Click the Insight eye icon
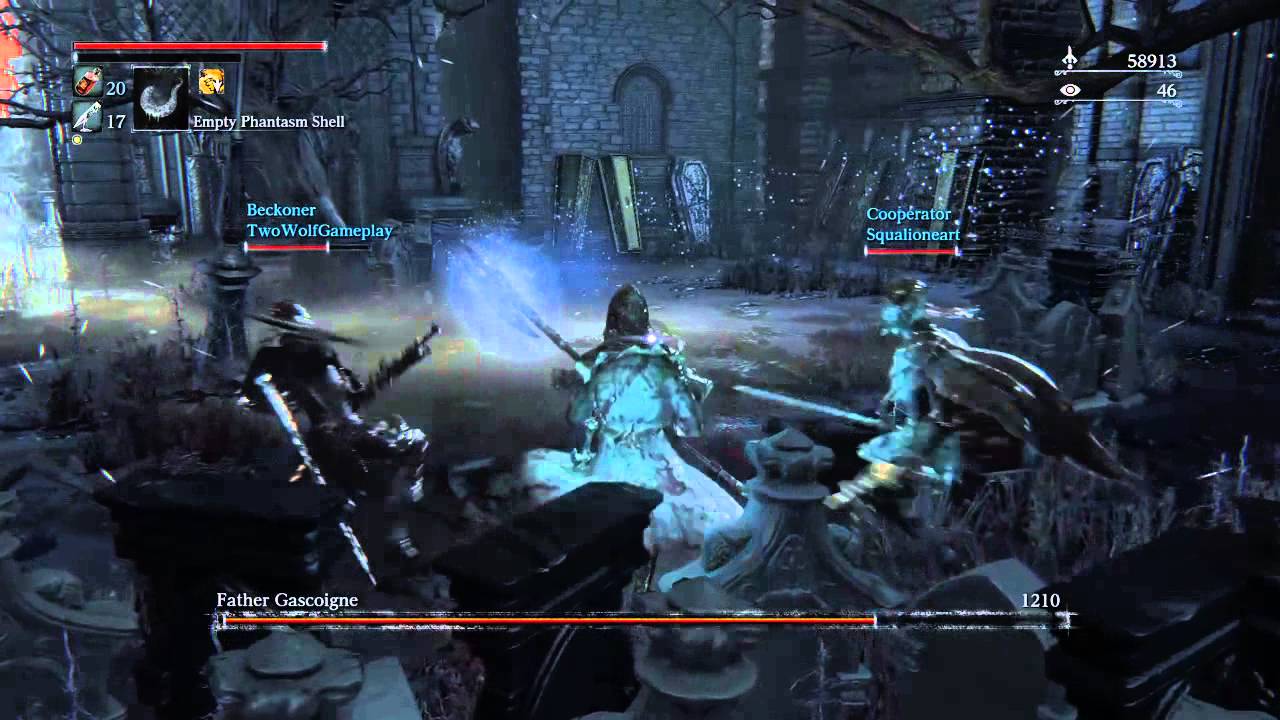Viewport: 1280px width, 720px height. (1070, 90)
